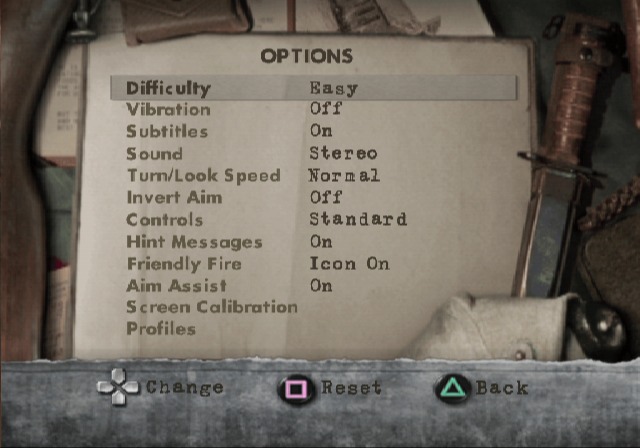Image resolution: width=640 pixels, height=448 pixels.
Task: Adjust the Turn/Look Speed option
Action: pyautogui.click(x=203, y=176)
